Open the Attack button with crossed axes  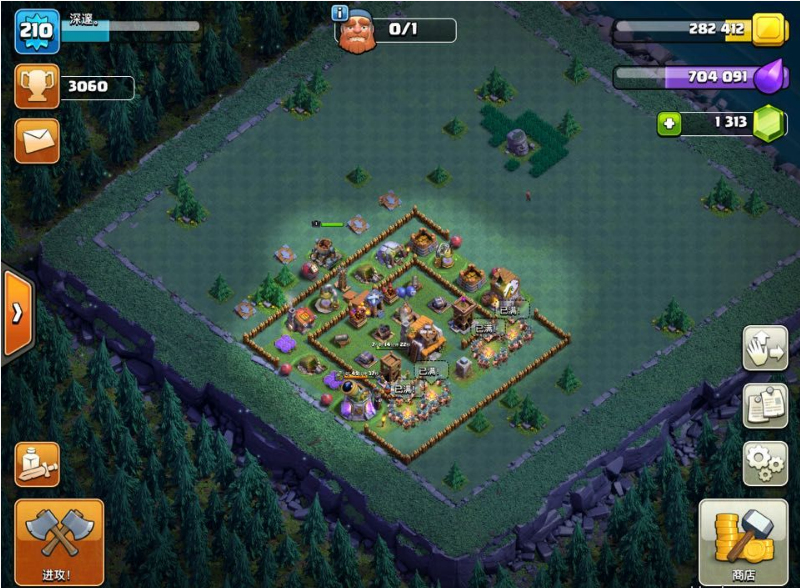tap(59, 542)
